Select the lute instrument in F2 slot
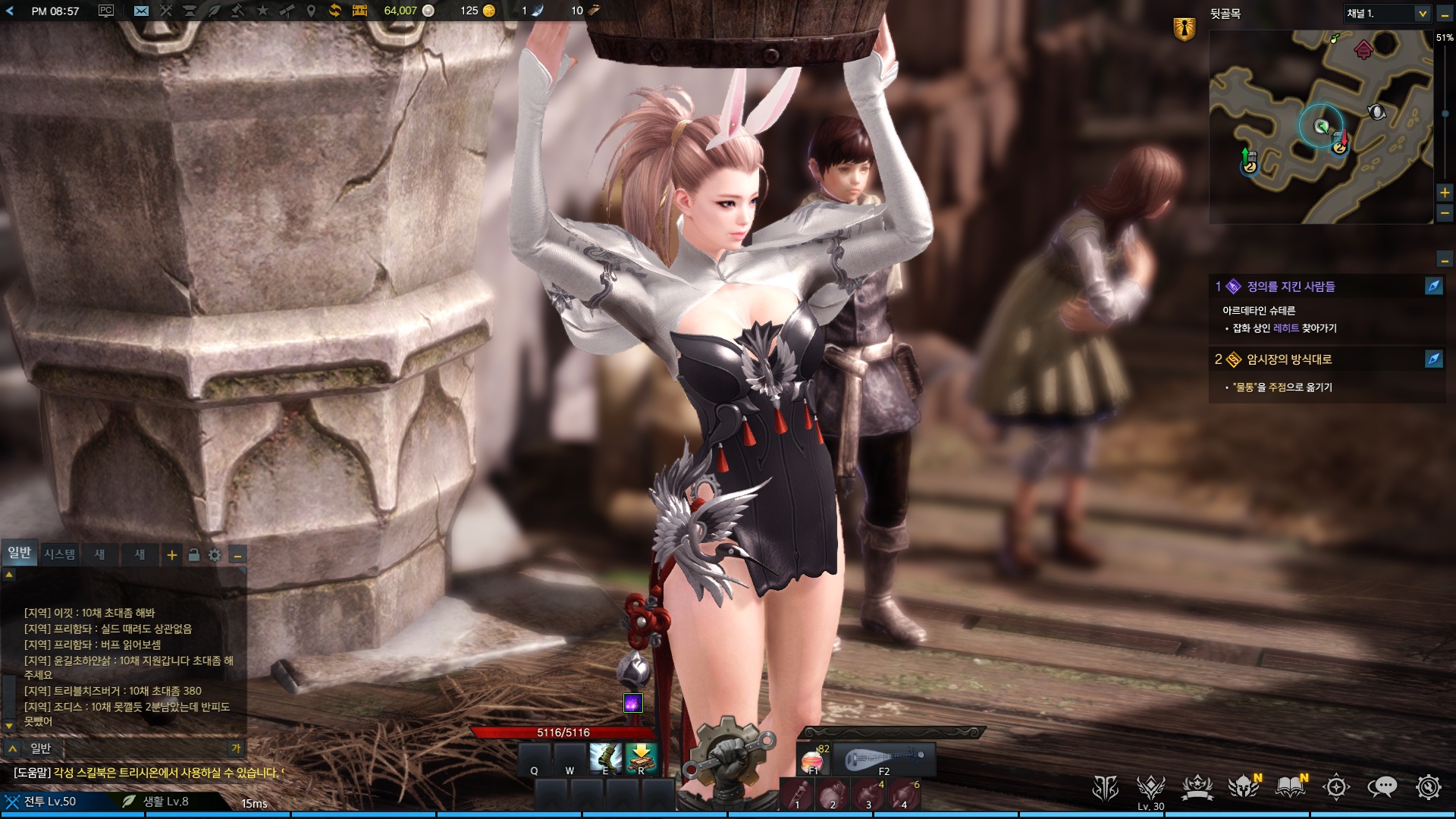 [x=884, y=759]
